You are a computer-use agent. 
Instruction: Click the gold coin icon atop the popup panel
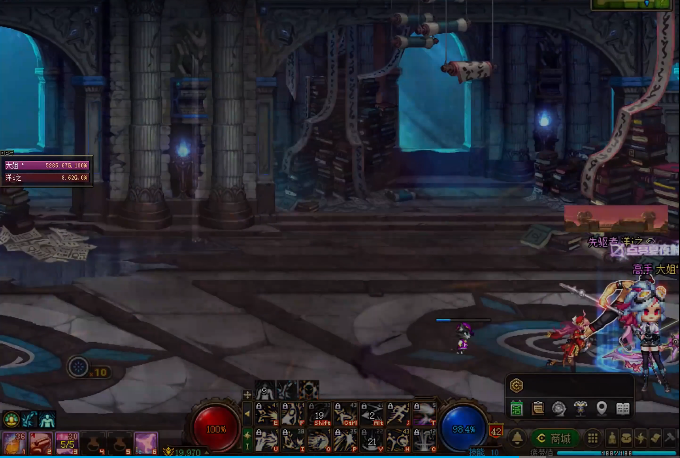[x=517, y=385]
